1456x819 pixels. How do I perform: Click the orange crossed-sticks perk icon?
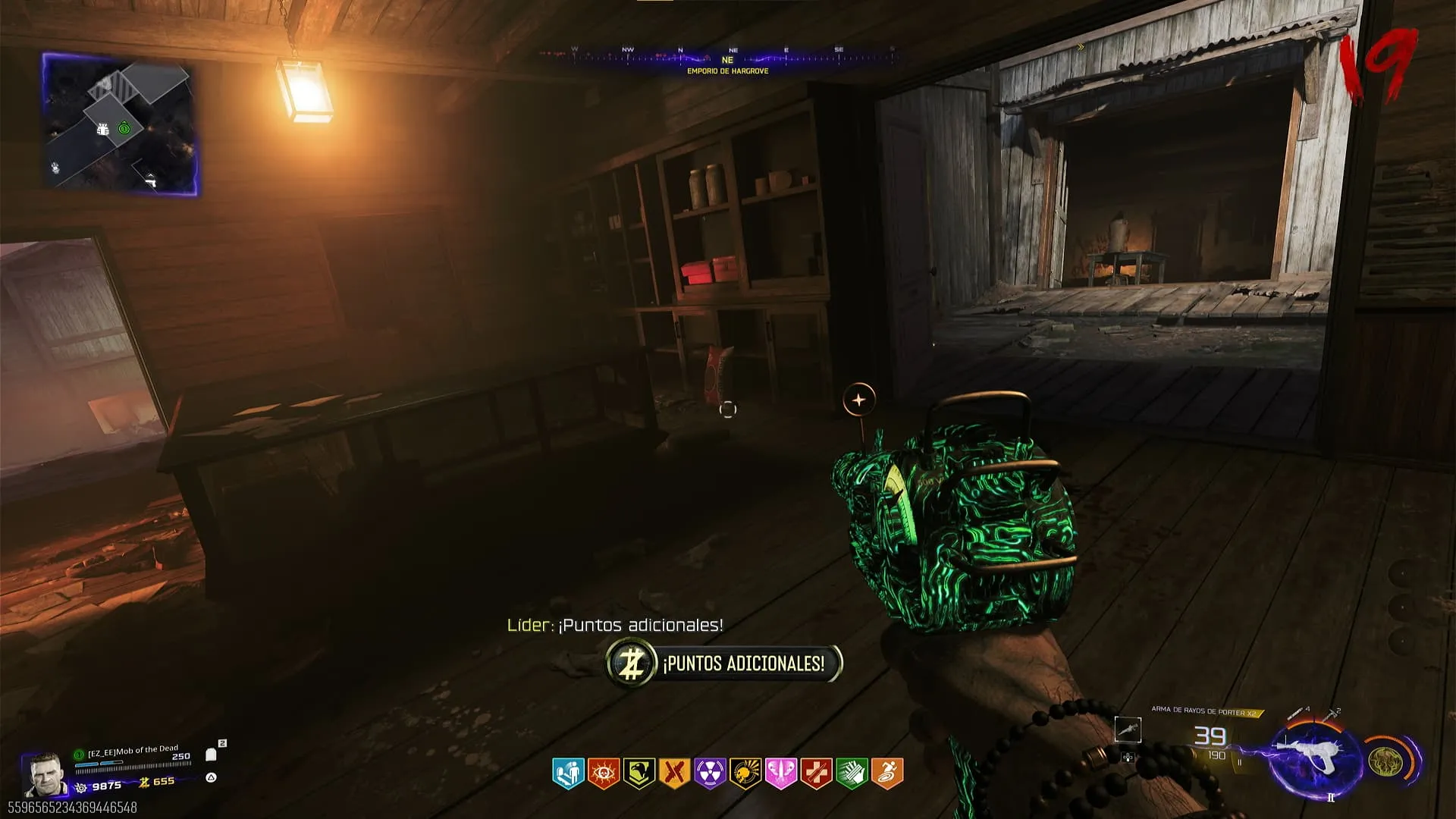point(675,773)
